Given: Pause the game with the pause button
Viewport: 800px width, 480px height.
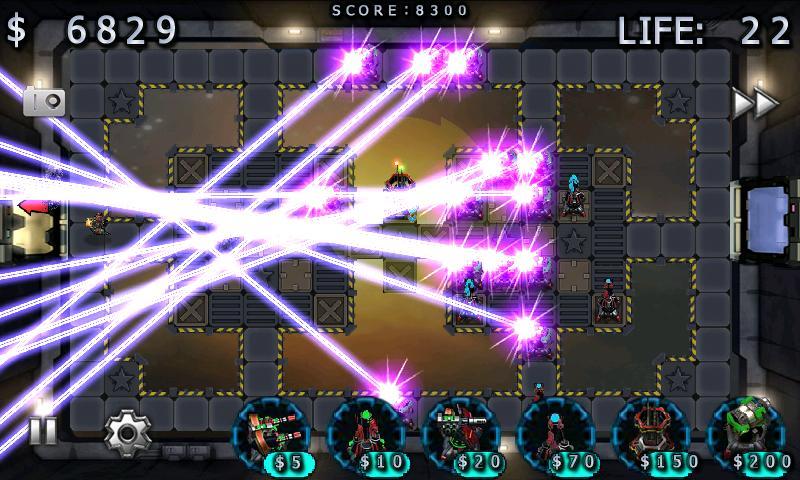Looking at the screenshot, I should pos(43,431).
